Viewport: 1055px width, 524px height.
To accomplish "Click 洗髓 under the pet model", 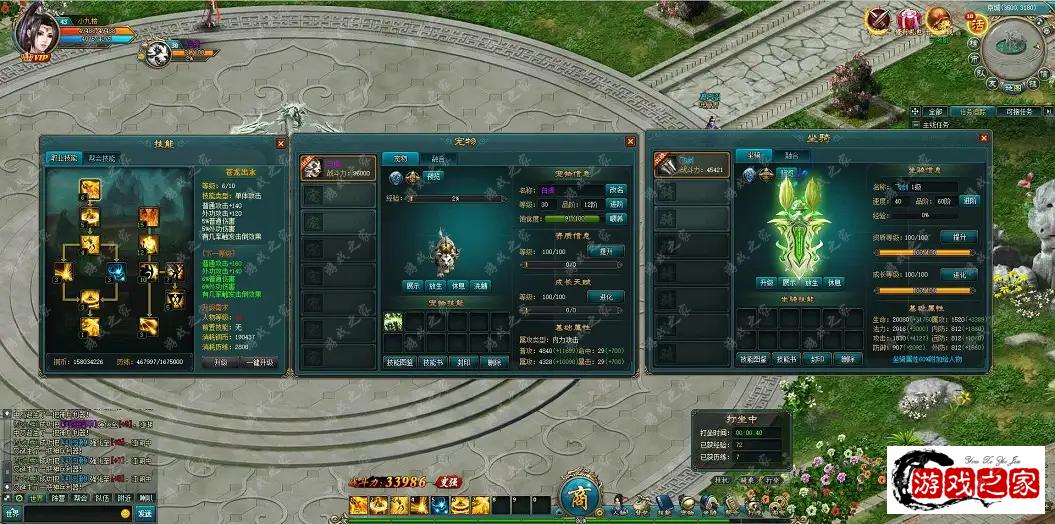I will click(x=481, y=286).
